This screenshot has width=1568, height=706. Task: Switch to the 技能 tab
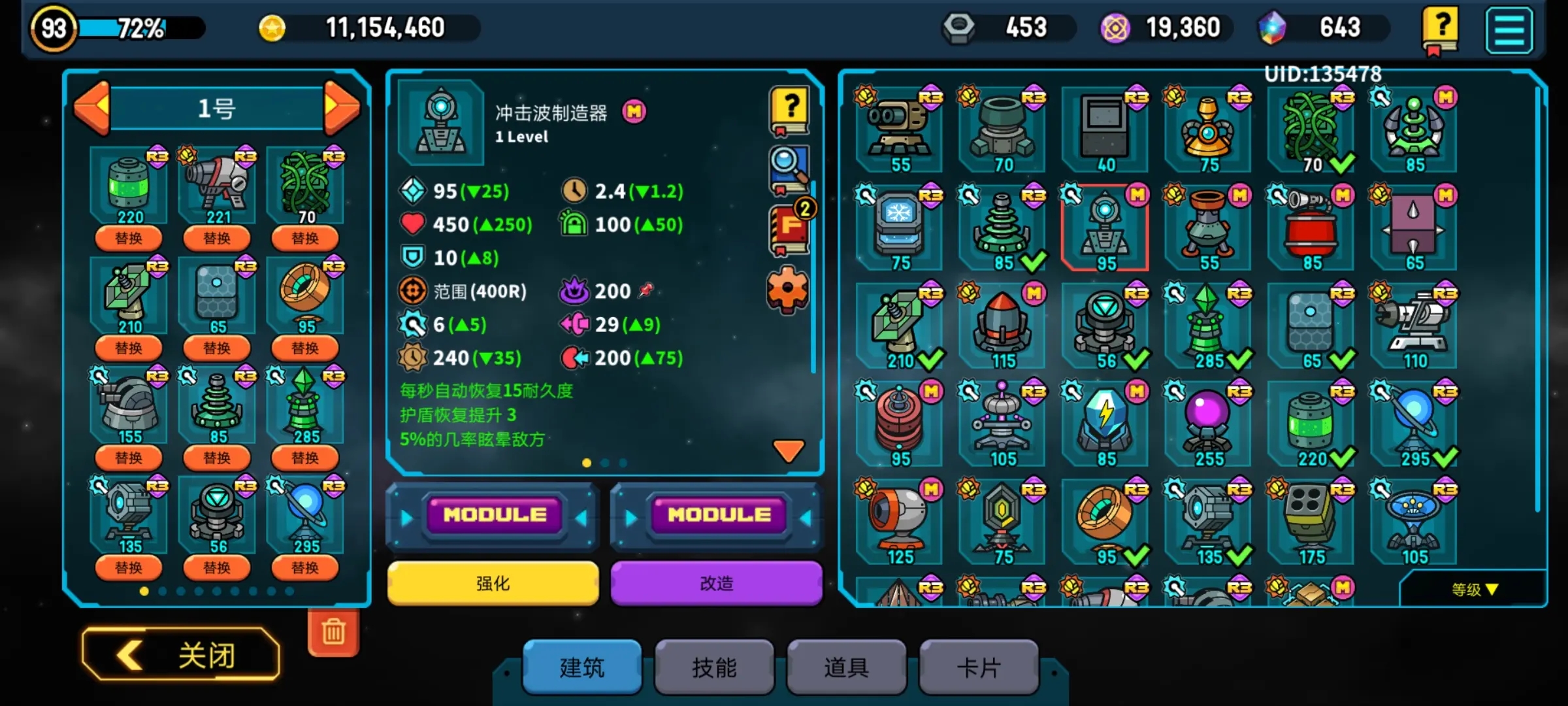tap(714, 667)
